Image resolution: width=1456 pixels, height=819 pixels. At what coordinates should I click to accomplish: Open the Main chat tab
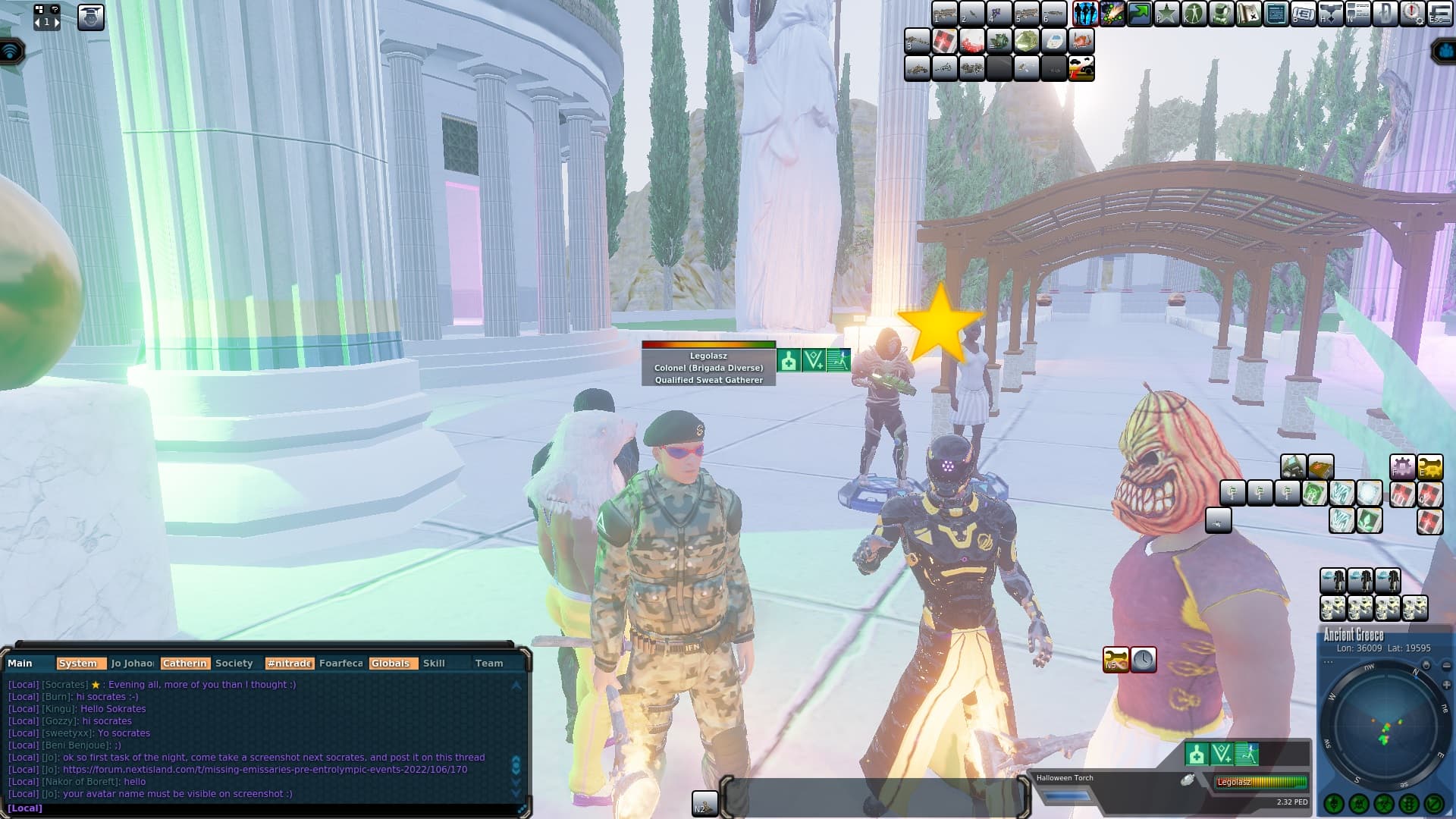(20, 663)
